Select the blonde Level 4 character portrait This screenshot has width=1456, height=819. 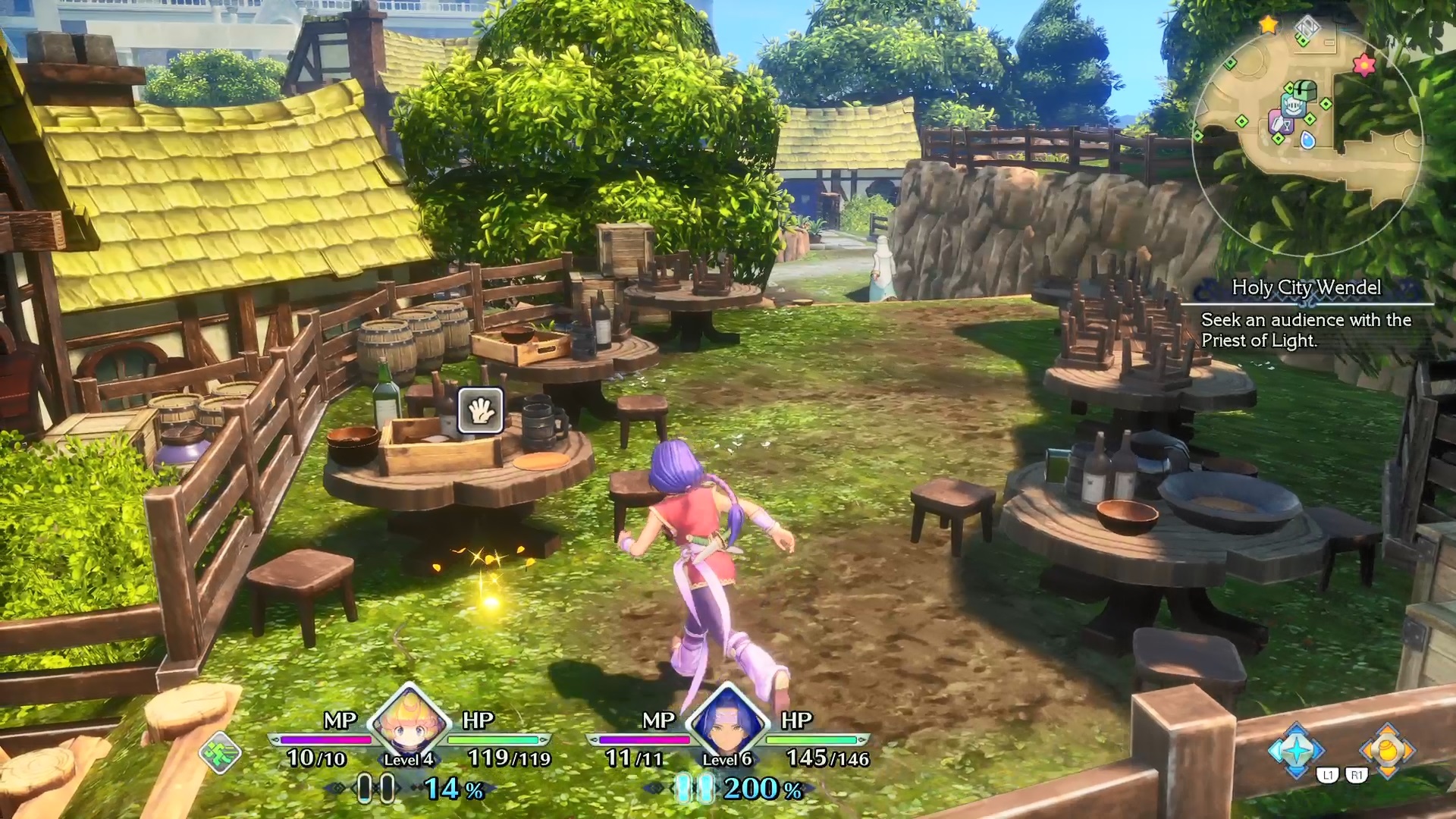(x=409, y=720)
